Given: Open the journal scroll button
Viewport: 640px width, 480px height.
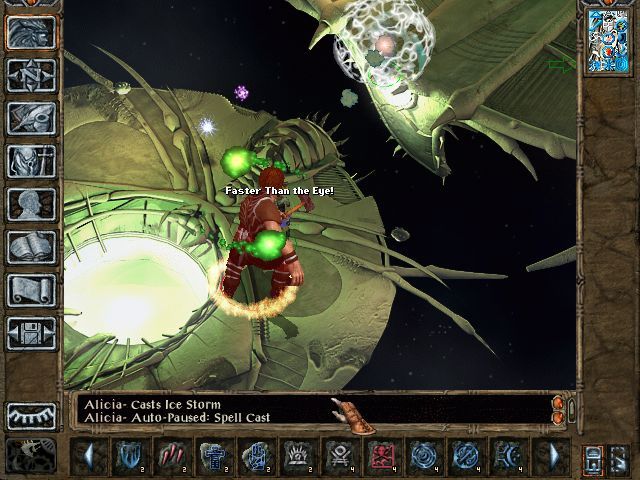Looking at the screenshot, I should coord(31,290).
